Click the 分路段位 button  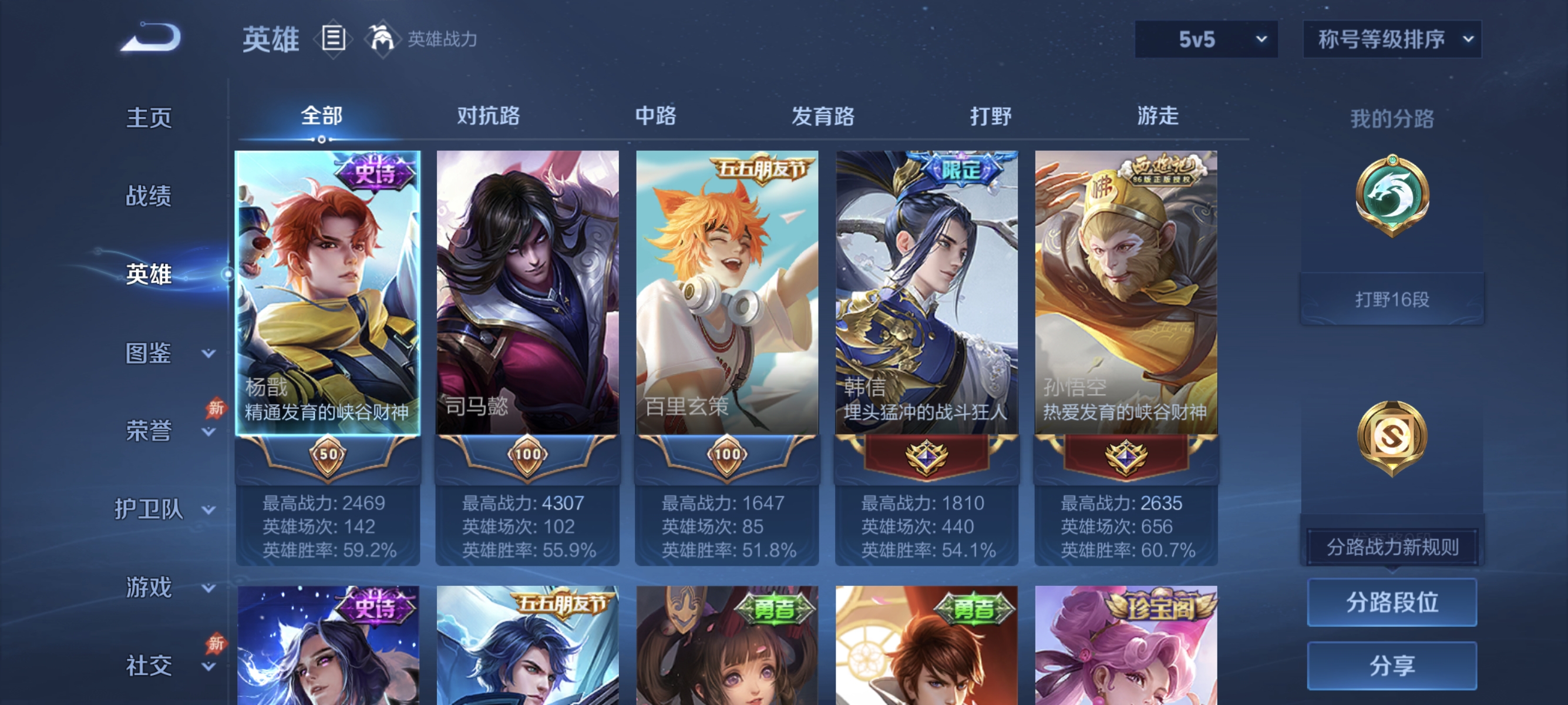(x=1394, y=602)
